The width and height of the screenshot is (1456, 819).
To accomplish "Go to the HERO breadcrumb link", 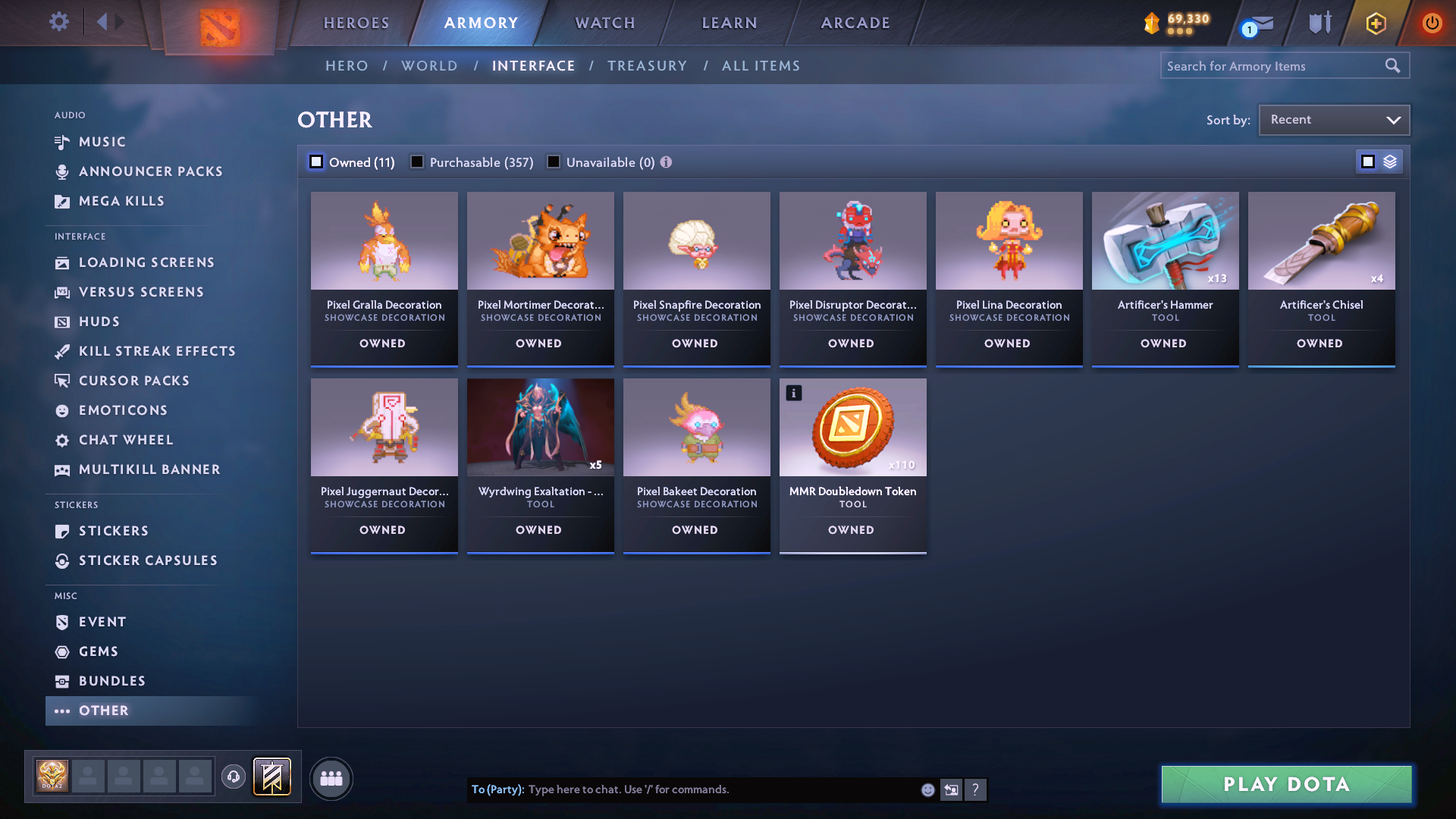I will pyautogui.click(x=347, y=66).
